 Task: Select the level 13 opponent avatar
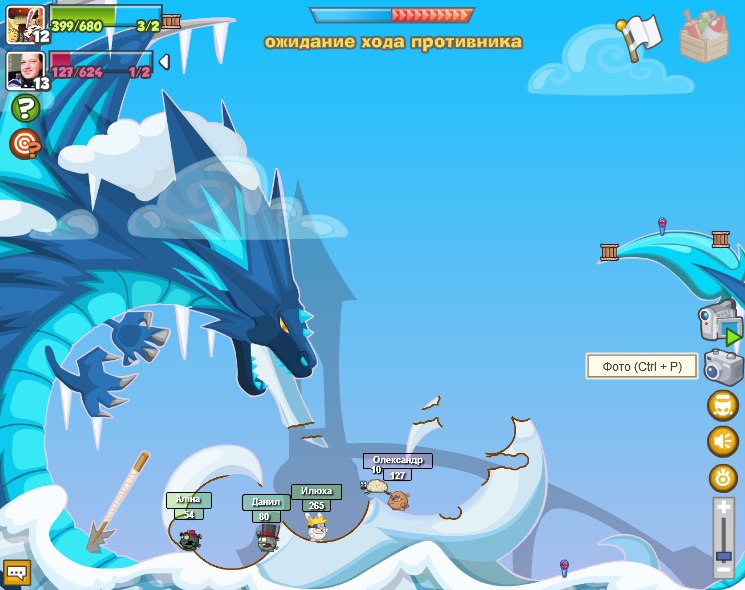coord(24,70)
